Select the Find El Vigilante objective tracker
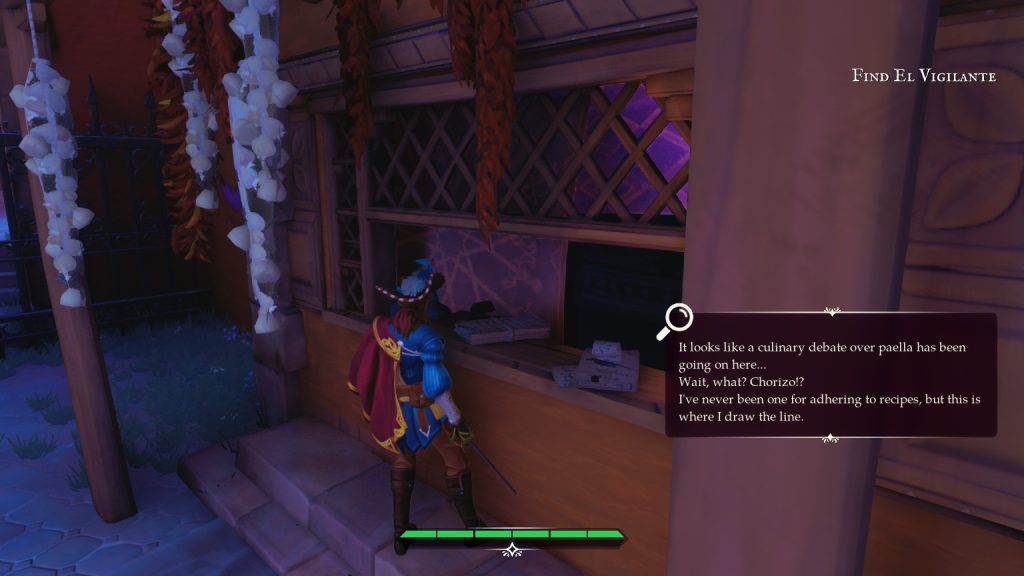The width and height of the screenshot is (1024, 576). click(x=923, y=76)
